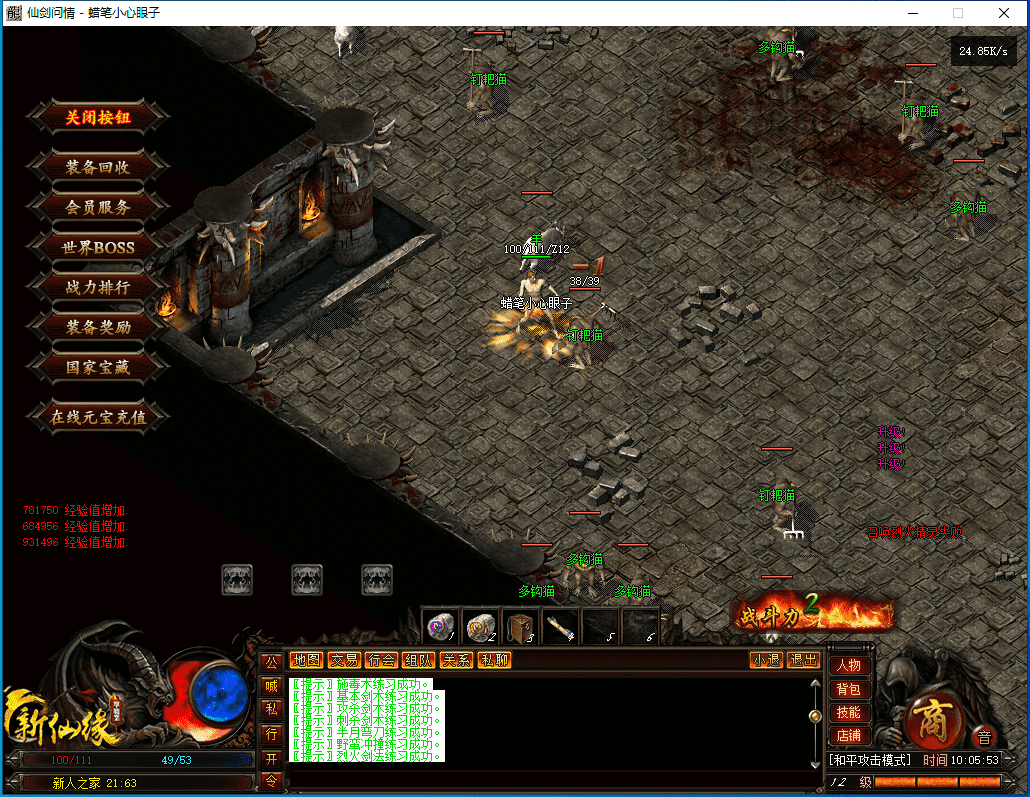Open the 装备奖励 equipment rewards
The height and width of the screenshot is (797, 1030).
98,327
